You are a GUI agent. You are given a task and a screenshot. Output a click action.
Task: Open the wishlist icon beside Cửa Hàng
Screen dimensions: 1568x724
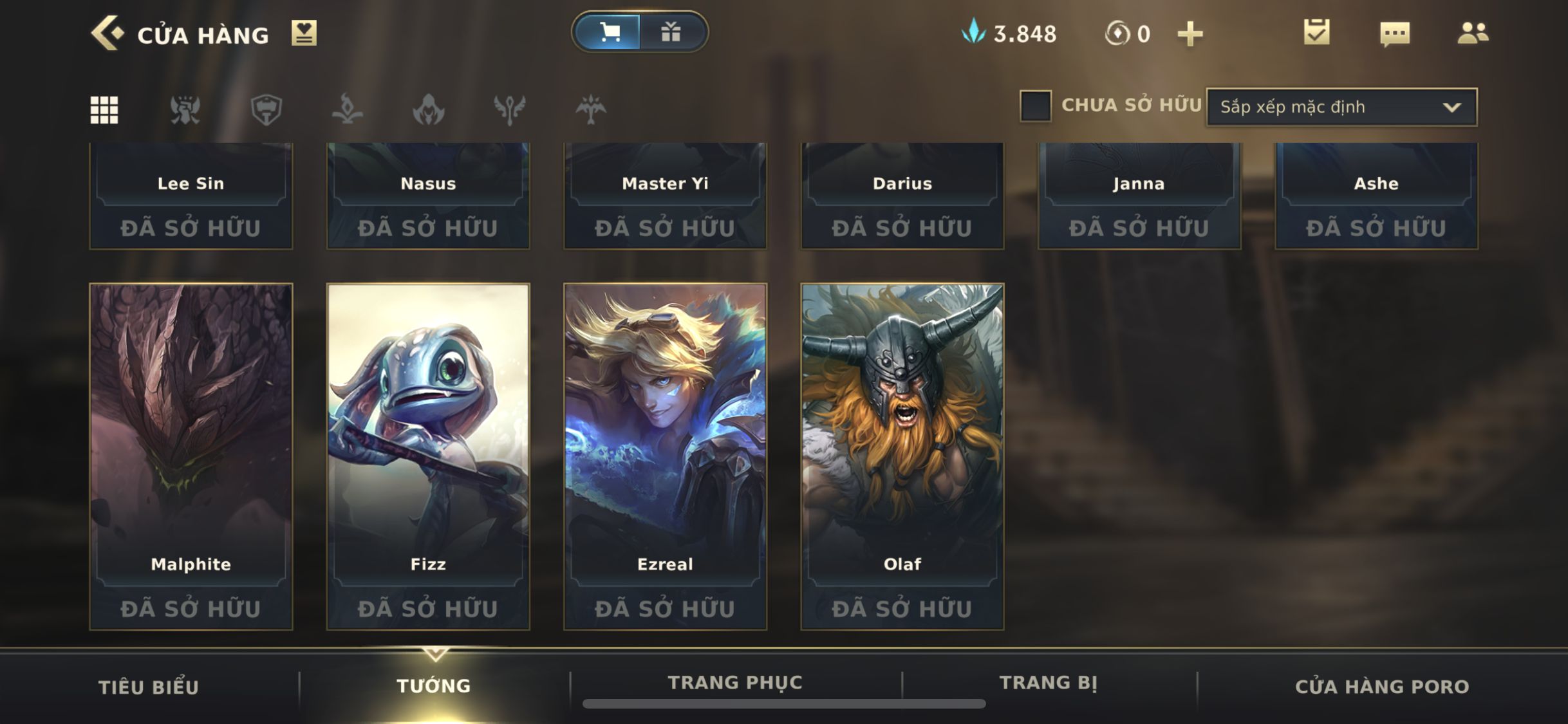[x=304, y=33]
